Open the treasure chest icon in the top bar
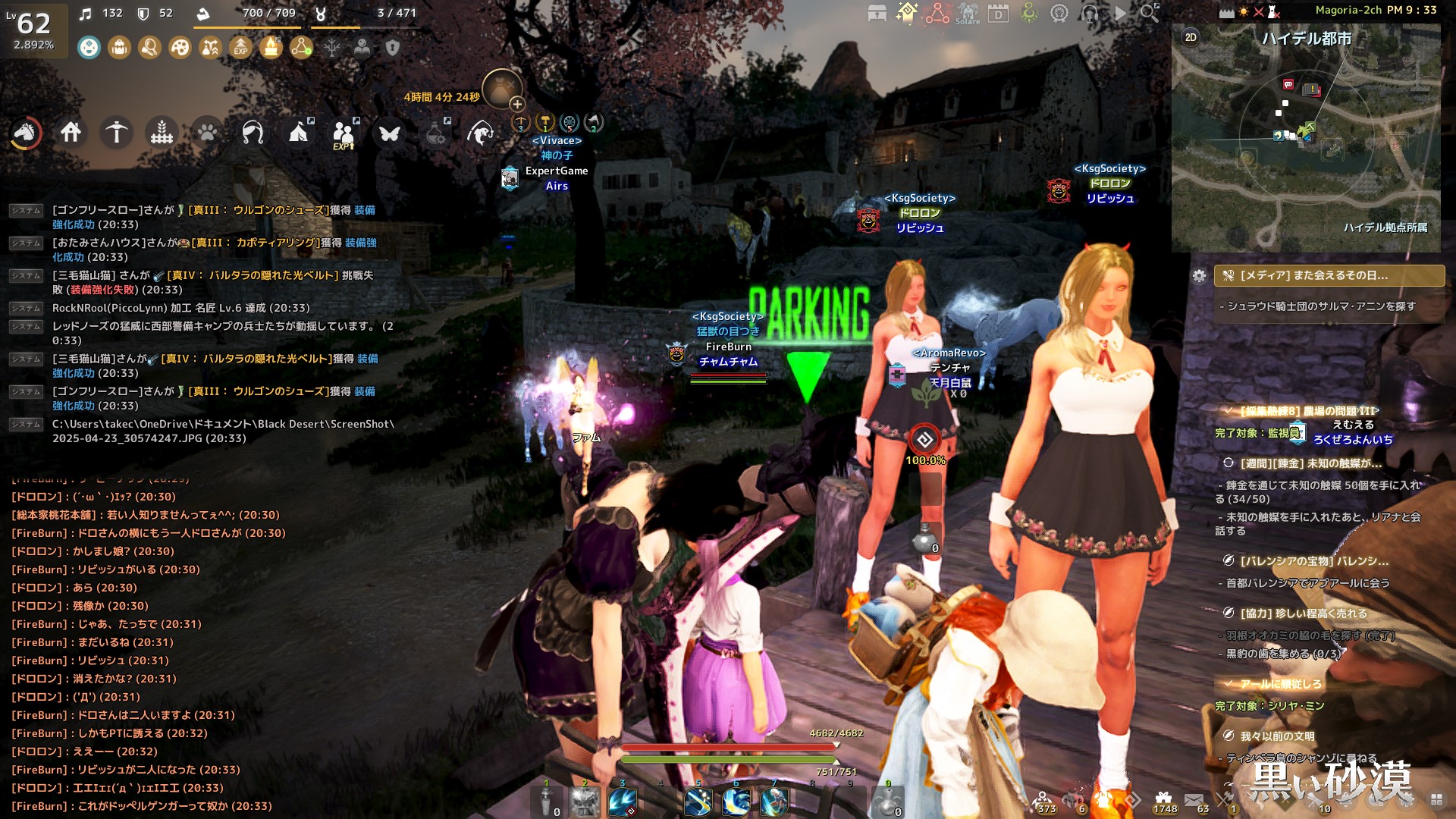Image resolution: width=1456 pixels, height=819 pixels. [877, 13]
